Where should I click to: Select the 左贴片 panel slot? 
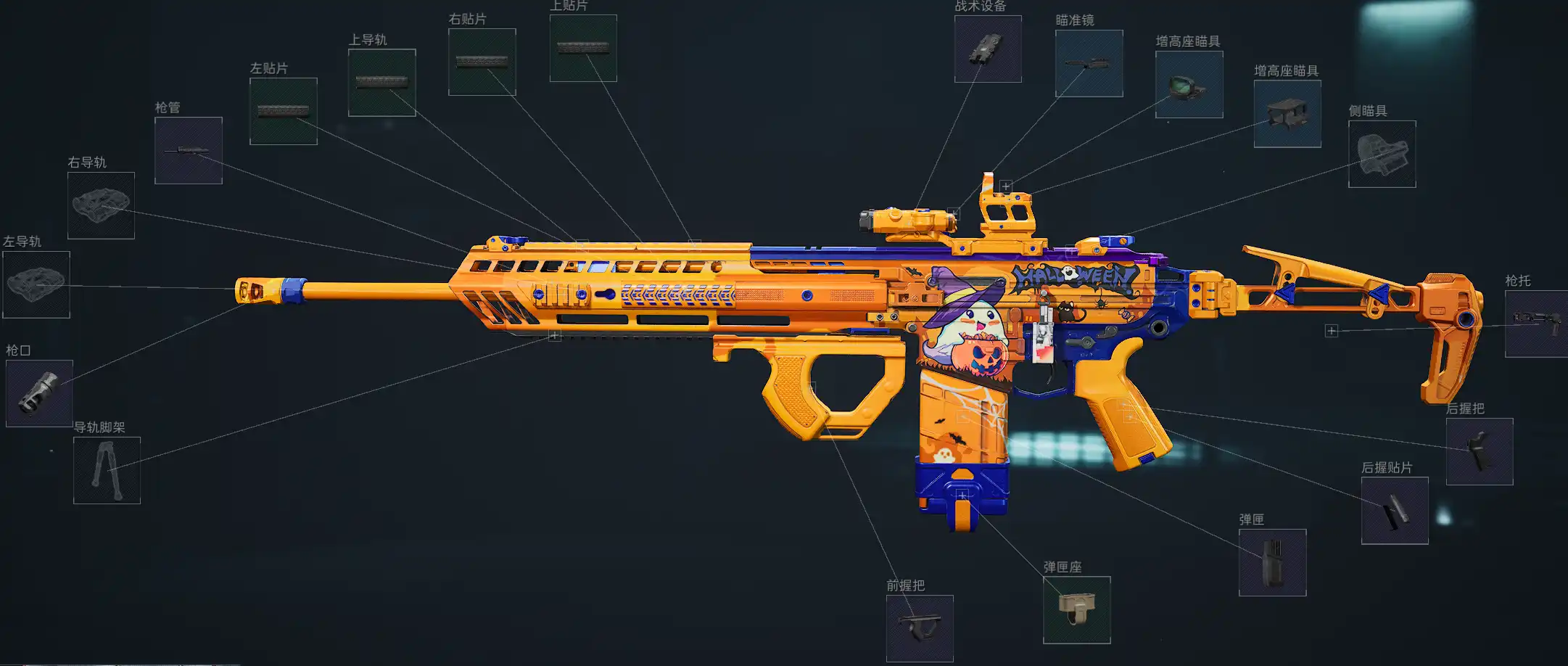click(x=283, y=111)
